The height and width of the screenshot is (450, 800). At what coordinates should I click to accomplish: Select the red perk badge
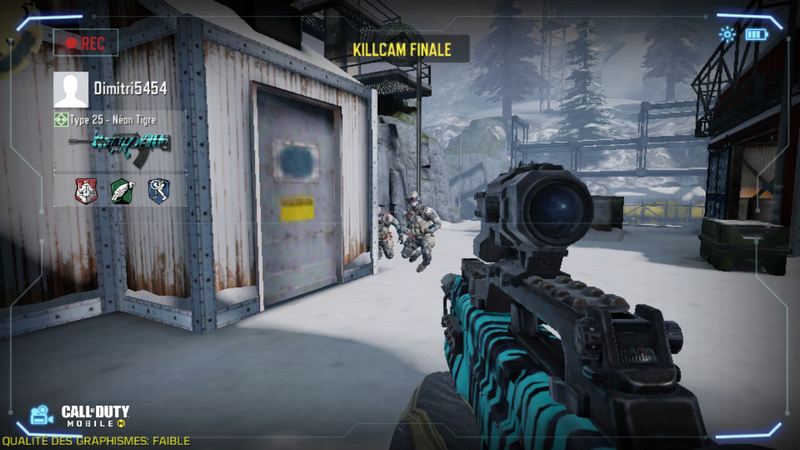[87, 190]
